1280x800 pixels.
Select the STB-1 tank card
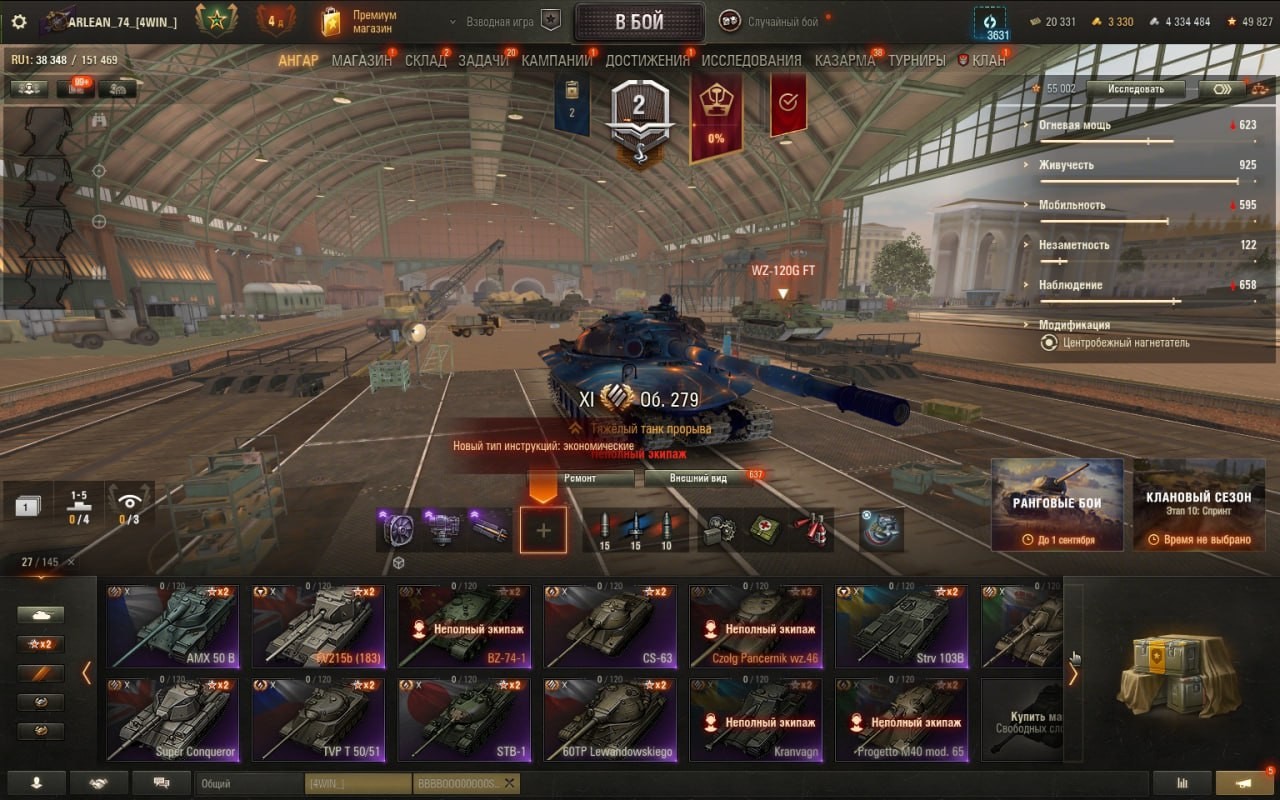coord(465,720)
